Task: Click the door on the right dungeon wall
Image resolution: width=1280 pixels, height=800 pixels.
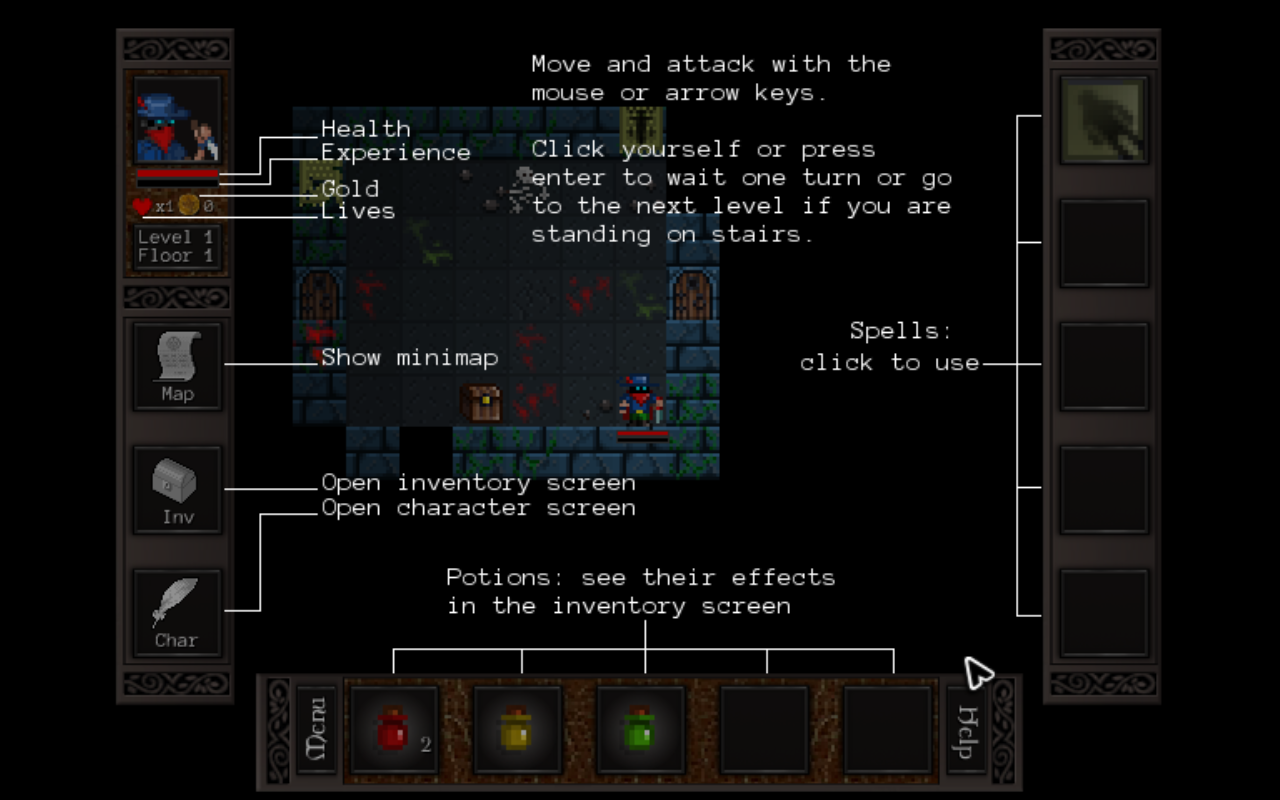Action: click(x=693, y=295)
